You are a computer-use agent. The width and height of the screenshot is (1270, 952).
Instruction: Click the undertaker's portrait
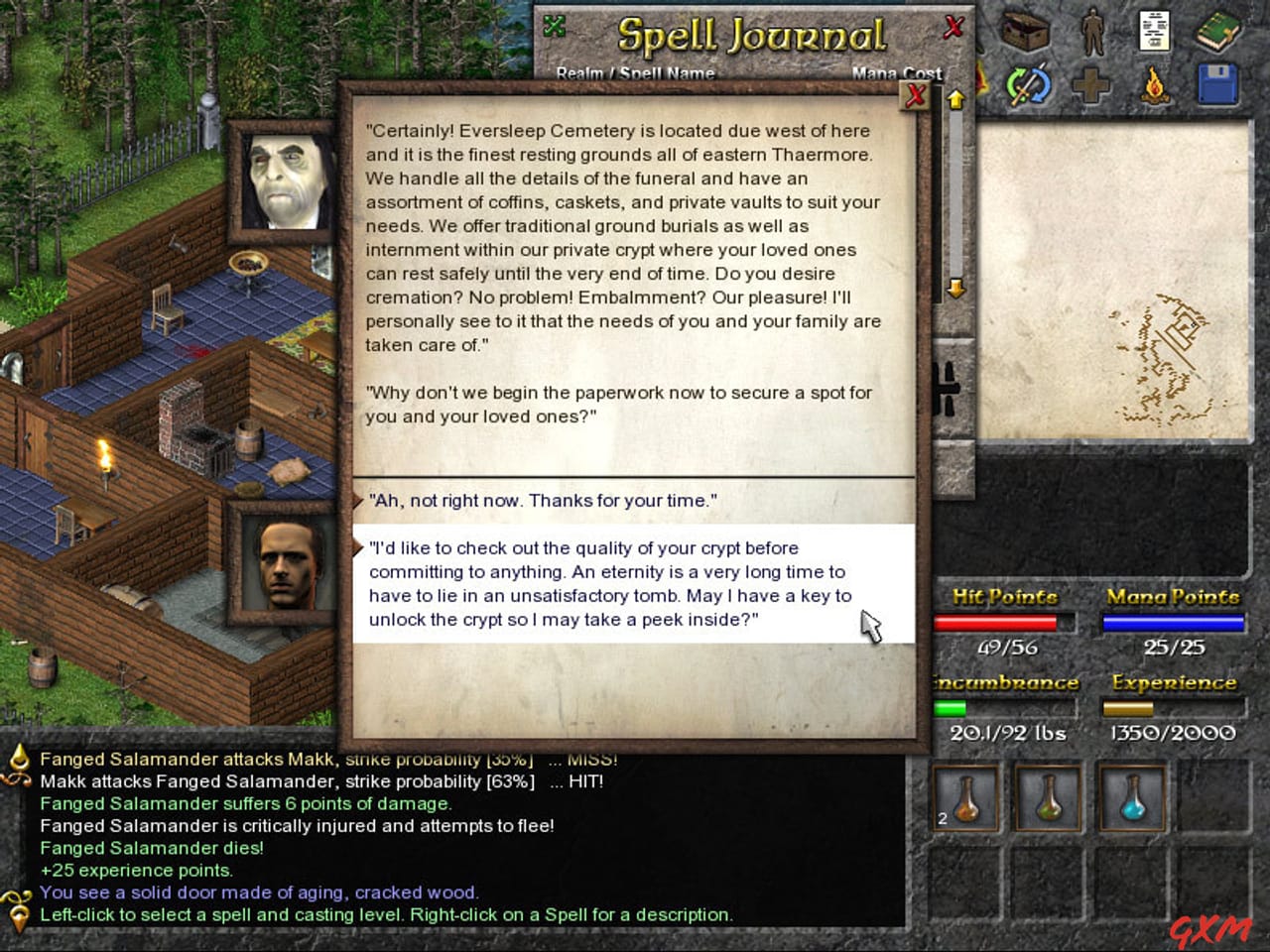click(x=281, y=181)
